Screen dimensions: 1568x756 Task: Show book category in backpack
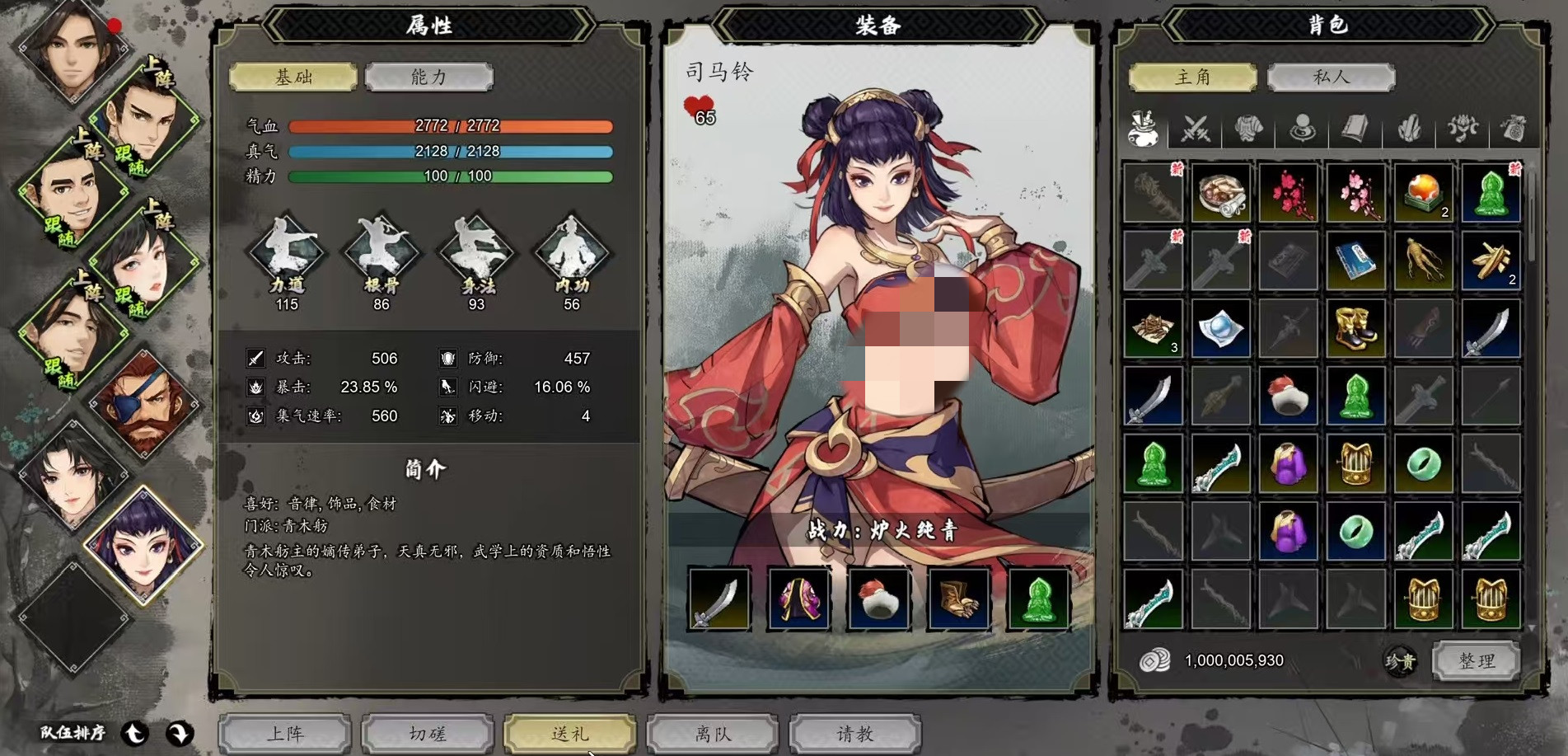[1355, 129]
